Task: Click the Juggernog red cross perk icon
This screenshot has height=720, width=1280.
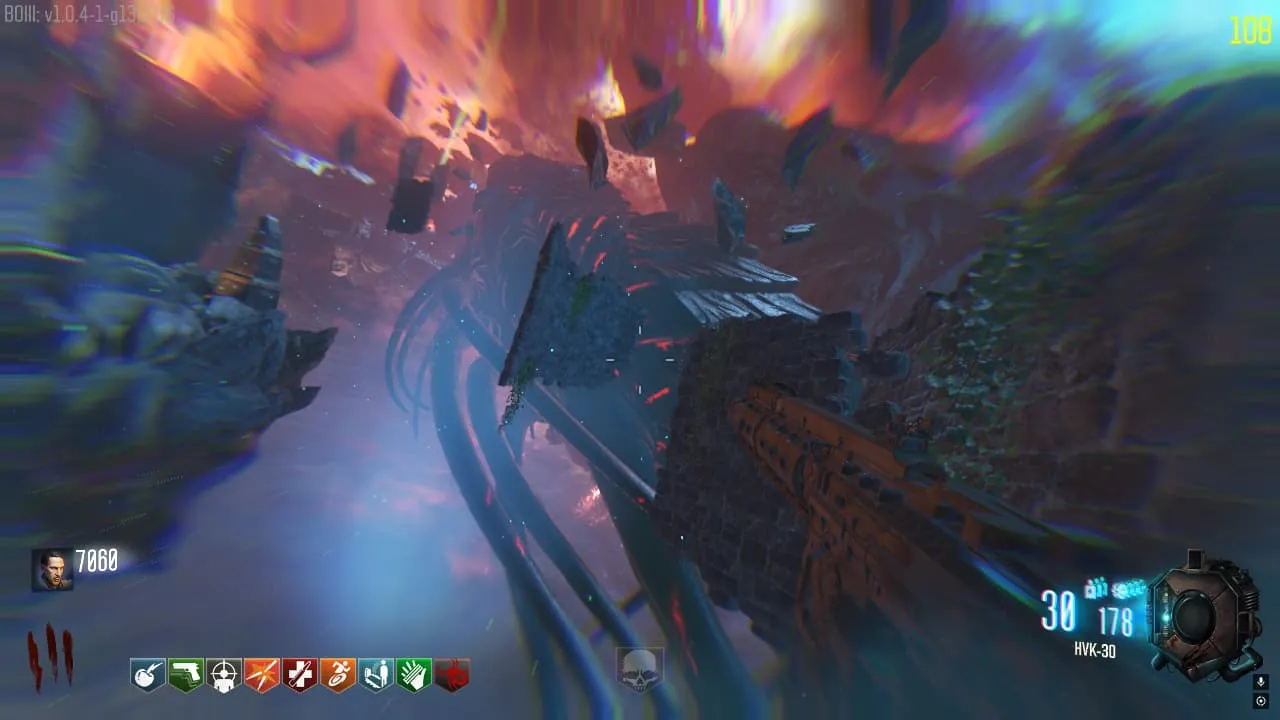Action: click(x=300, y=674)
